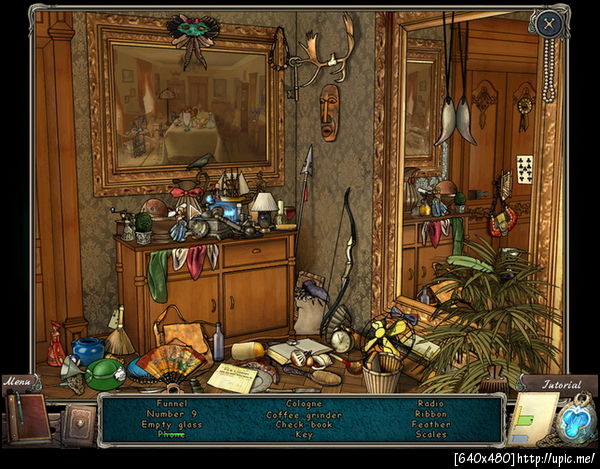Open the Menu button
This screenshot has height=469, width=600.
click(x=18, y=381)
